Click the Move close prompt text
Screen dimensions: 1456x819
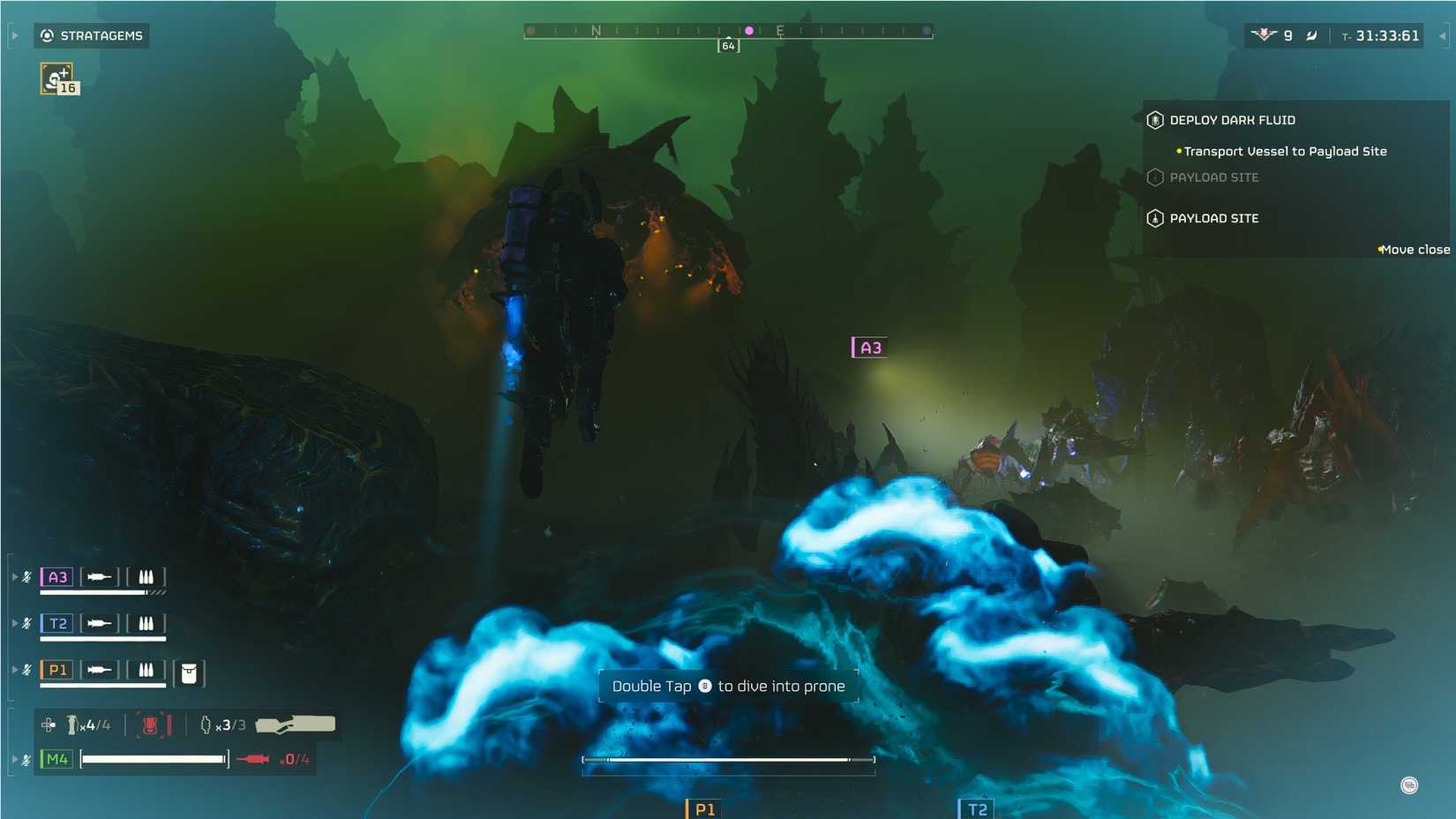point(1414,250)
